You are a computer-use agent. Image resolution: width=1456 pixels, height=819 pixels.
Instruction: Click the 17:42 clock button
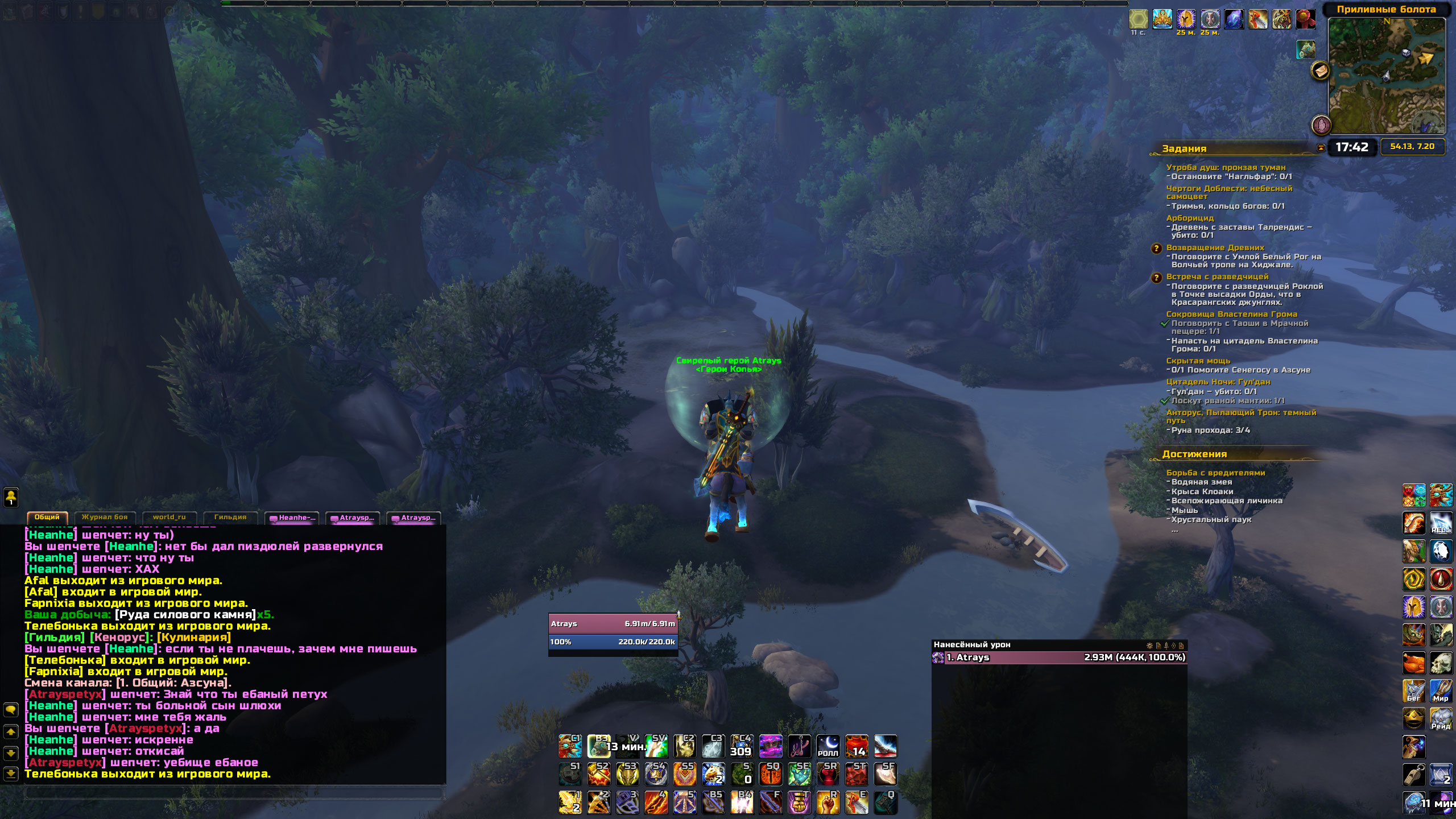pyautogui.click(x=1351, y=147)
